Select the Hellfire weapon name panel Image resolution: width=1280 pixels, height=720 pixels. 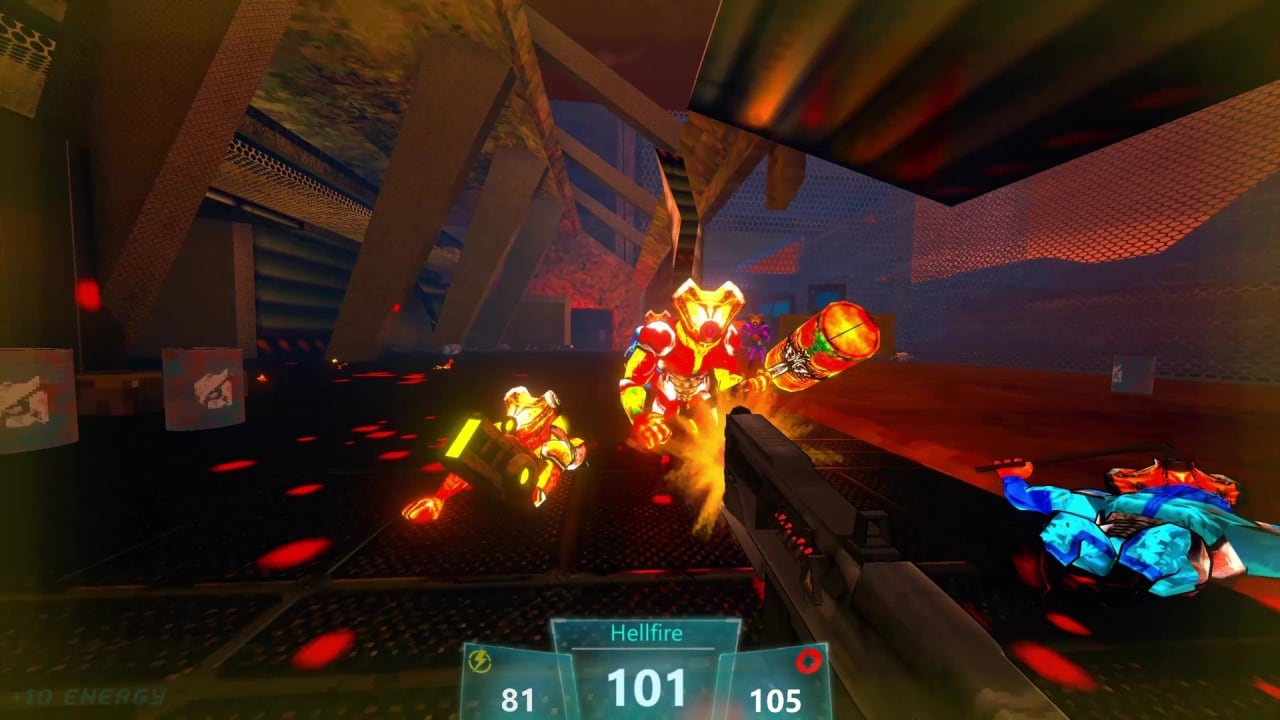click(x=646, y=633)
